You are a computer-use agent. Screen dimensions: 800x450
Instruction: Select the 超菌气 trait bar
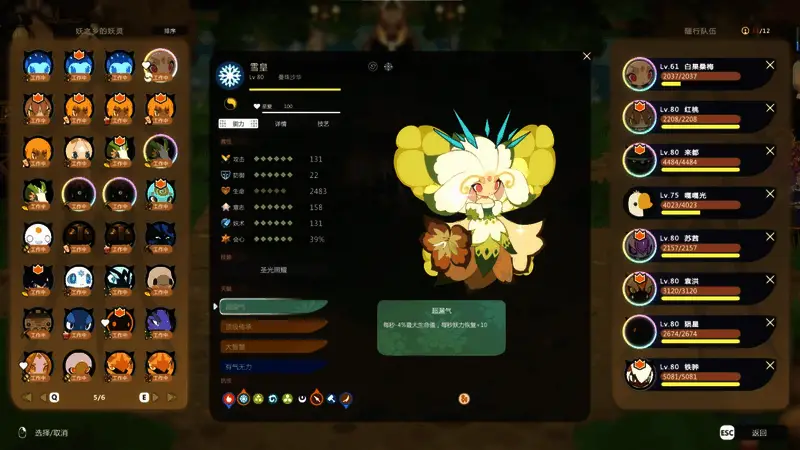click(273, 306)
